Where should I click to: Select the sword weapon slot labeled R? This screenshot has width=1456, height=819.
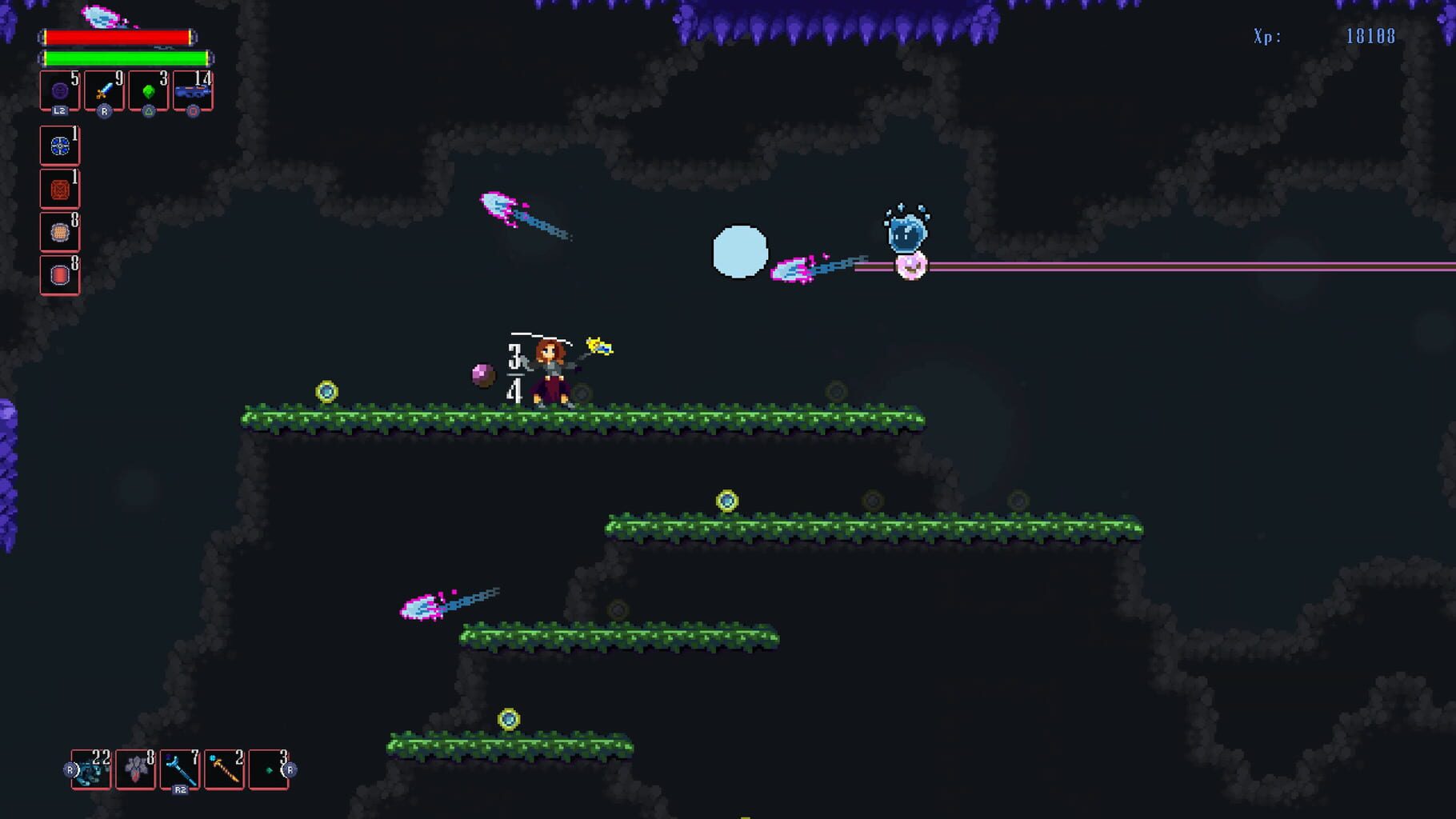pyautogui.click(x=102, y=90)
